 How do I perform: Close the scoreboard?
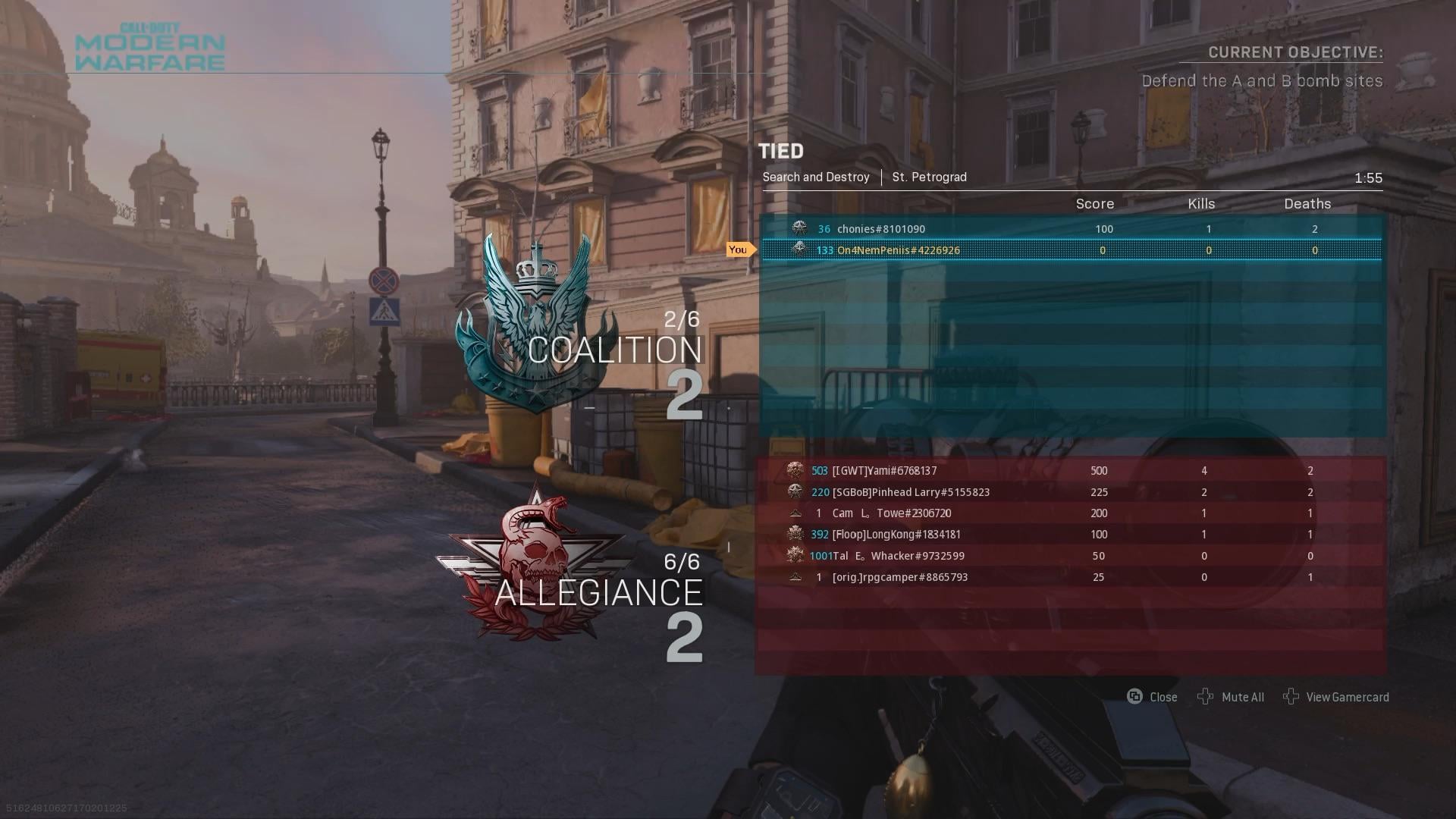(1152, 697)
